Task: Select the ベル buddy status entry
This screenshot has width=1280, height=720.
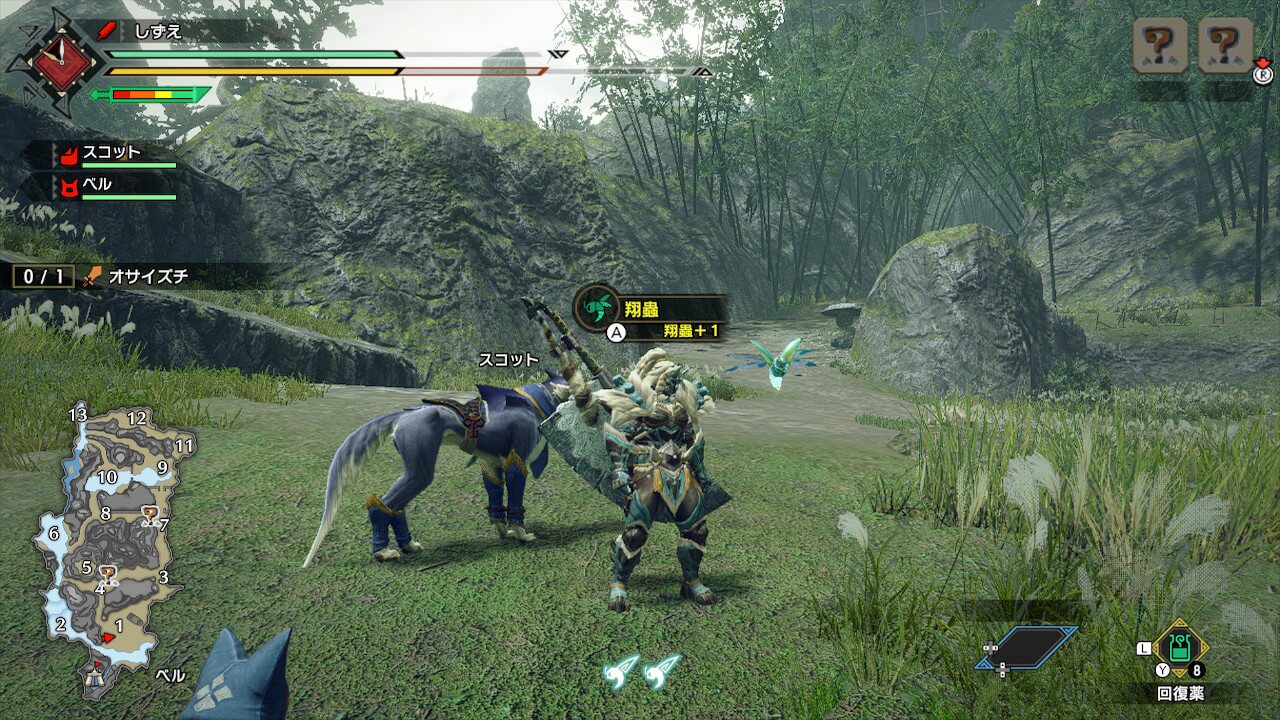Action: [110, 186]
